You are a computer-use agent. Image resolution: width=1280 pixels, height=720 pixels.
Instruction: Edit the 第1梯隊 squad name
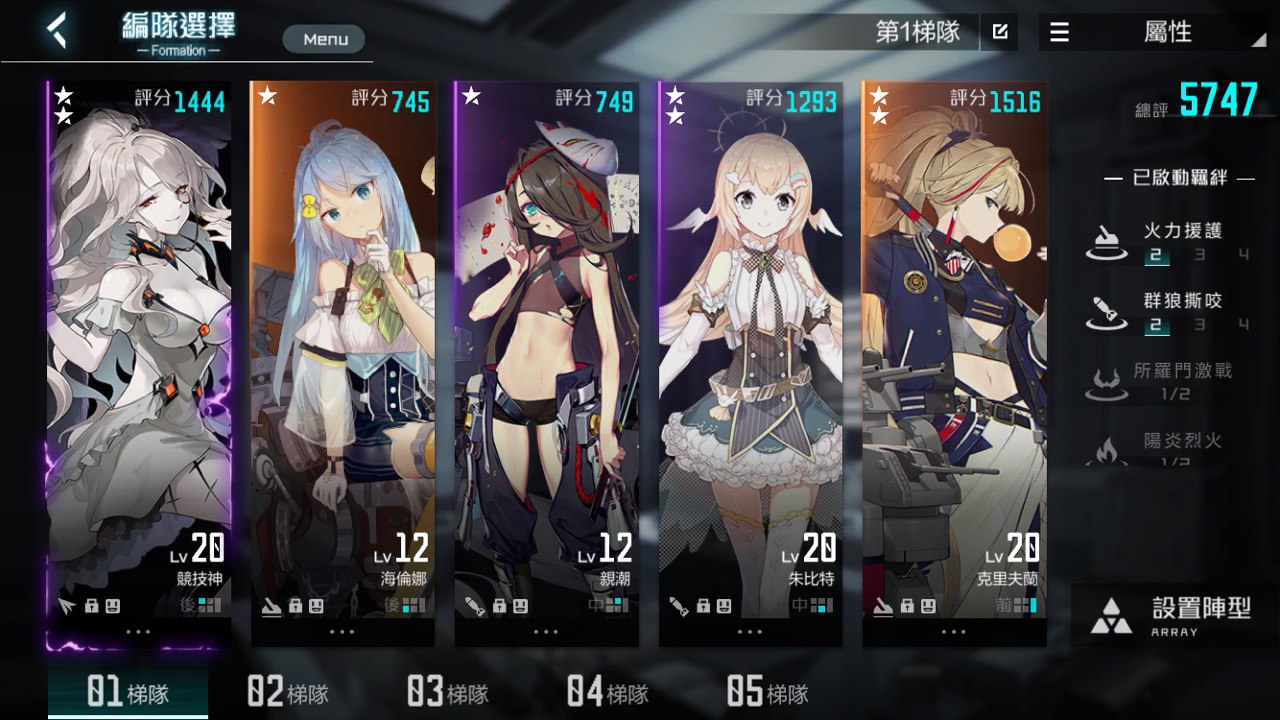click(999, 32)
